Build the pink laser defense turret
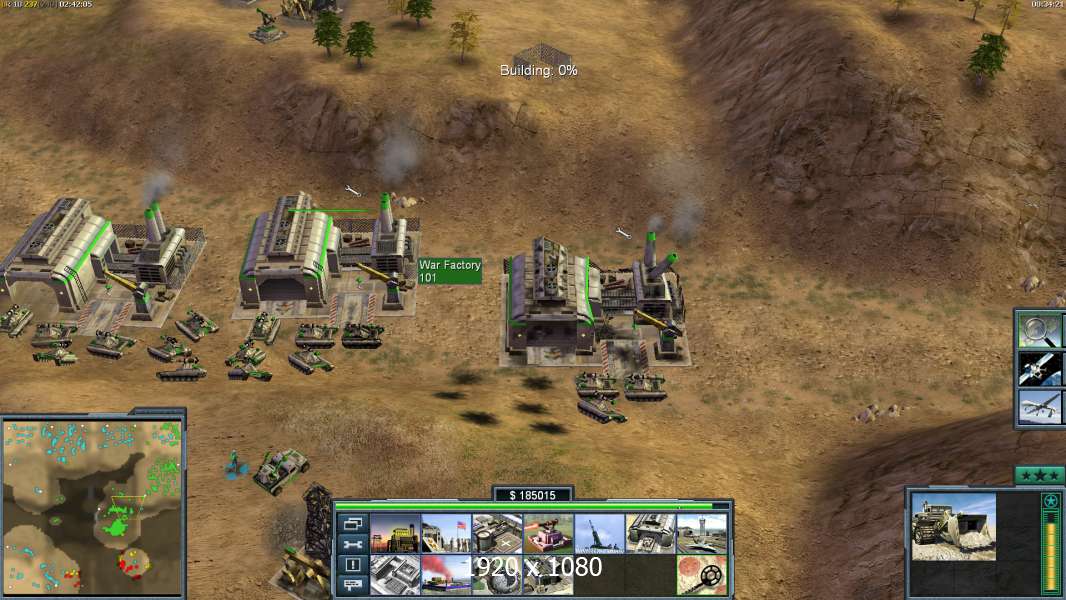The image size is (1066, 600). (549, 534)
